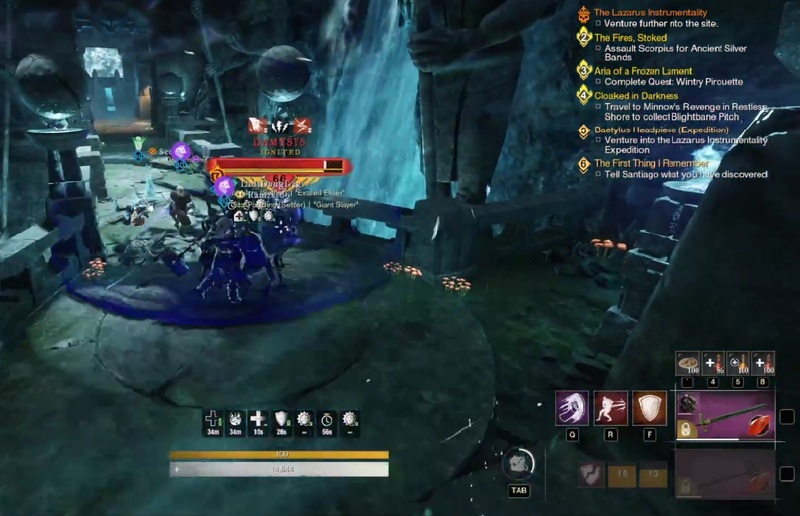Activate the Q sword slash ability

click(572, 408)
